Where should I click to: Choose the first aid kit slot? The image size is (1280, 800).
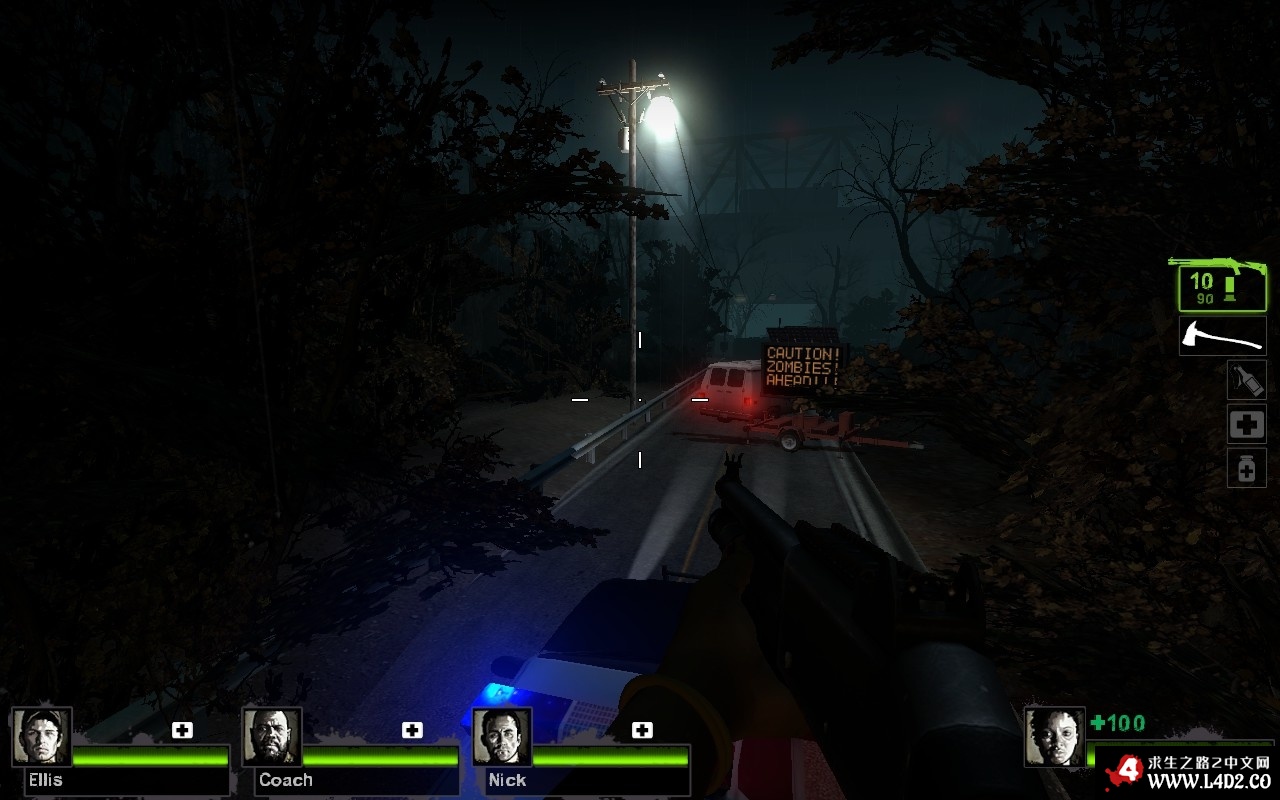pyautogui.click(x=1246, y=424)
